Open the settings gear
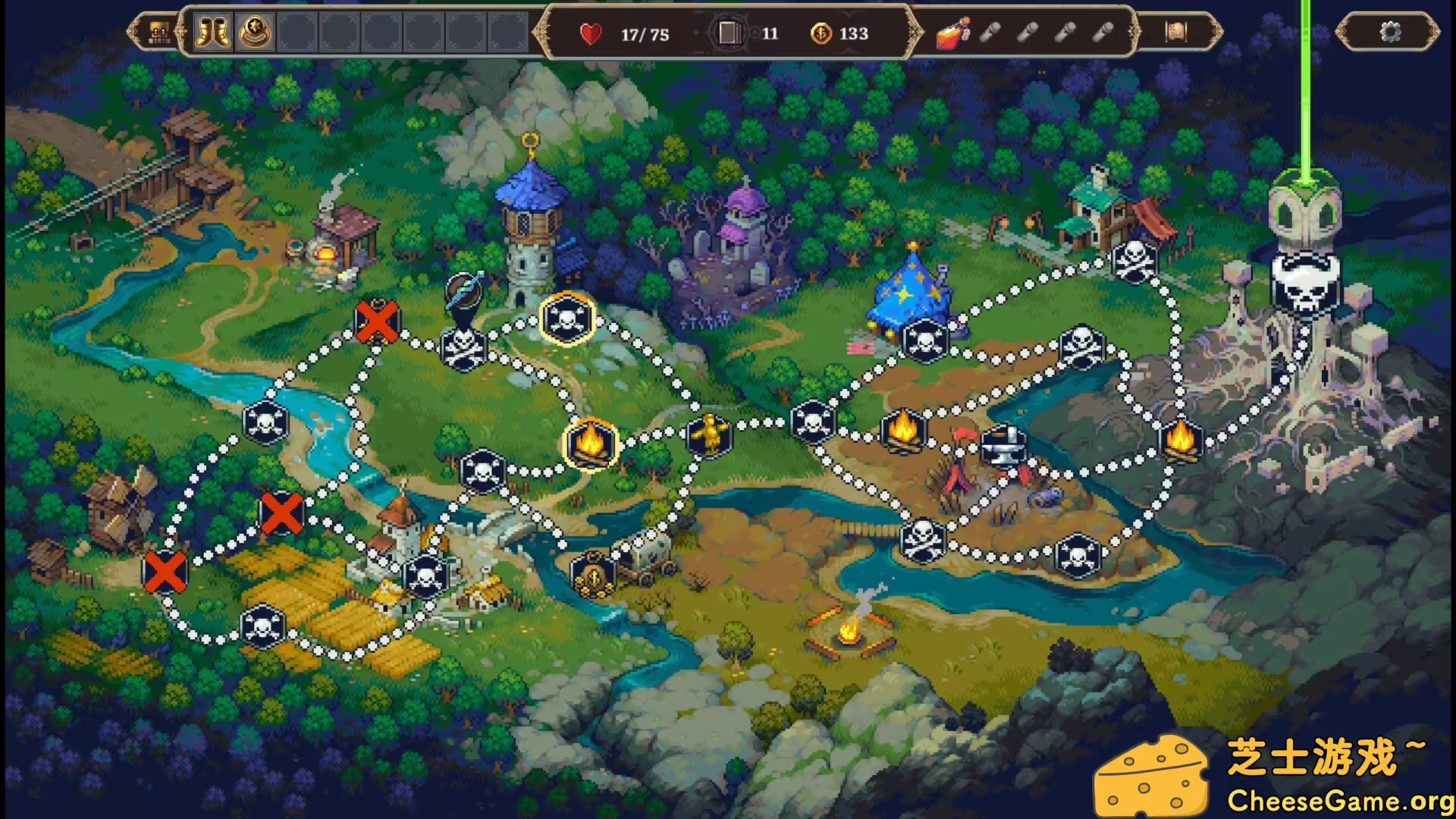 pyautogui.click(x=1392, y=32)
